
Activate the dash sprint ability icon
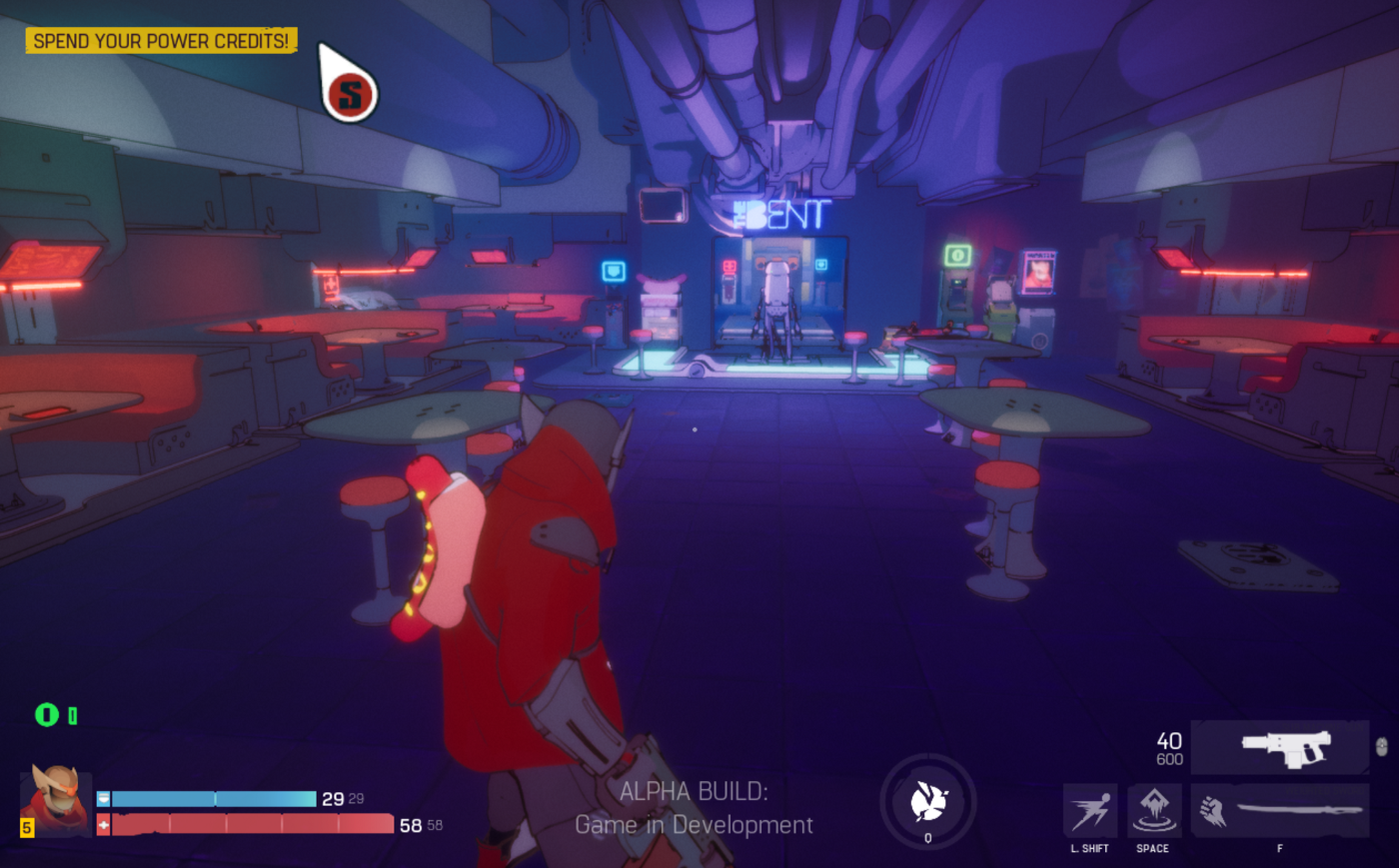pos(1089,810)
